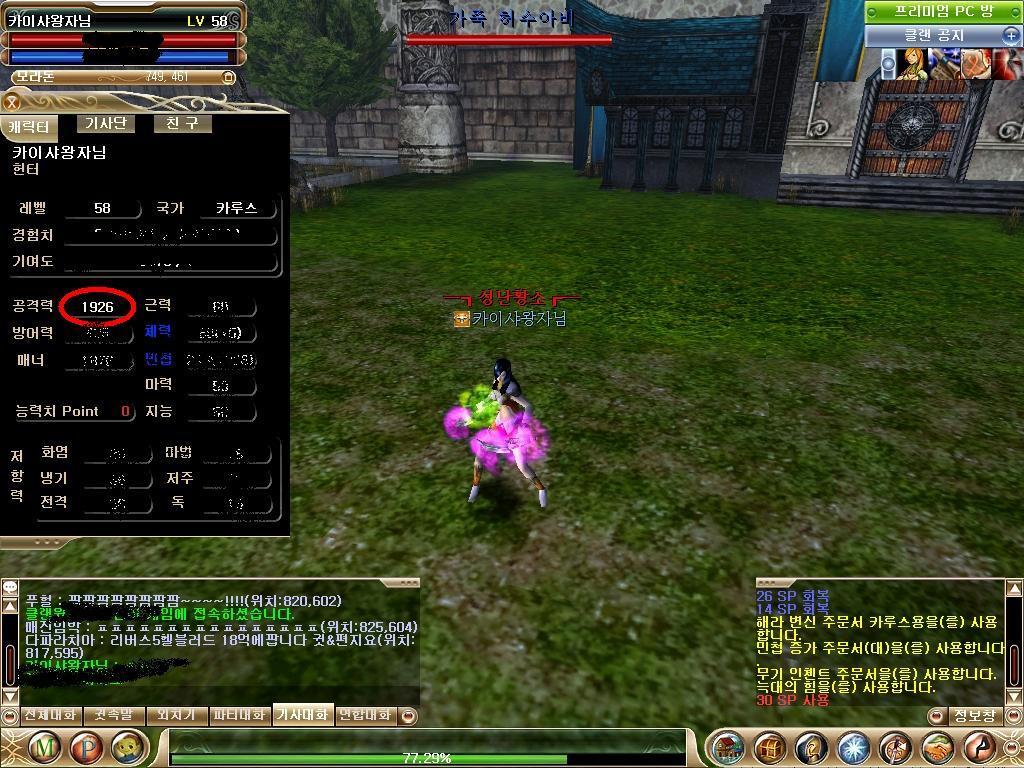Open the 친구 friends tab
The width and height of the screenshot is (1024, 768).
tap(182, 124)
